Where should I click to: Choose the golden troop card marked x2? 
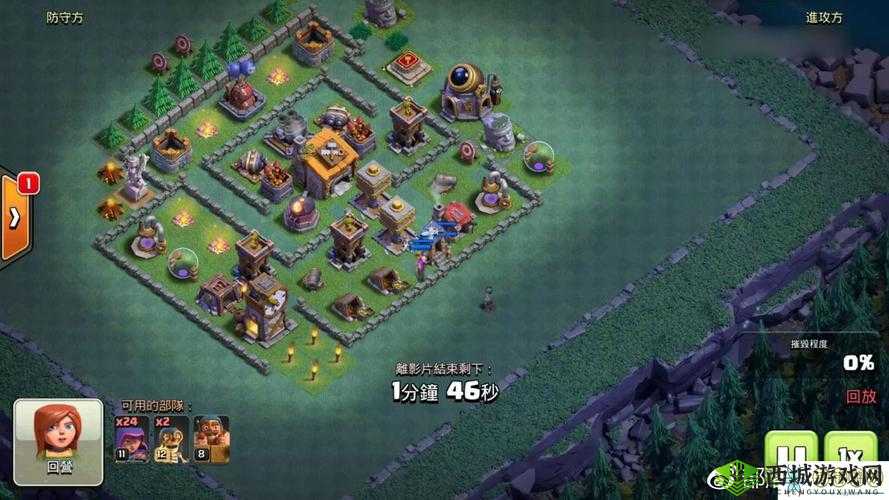(x=170, y=437)
